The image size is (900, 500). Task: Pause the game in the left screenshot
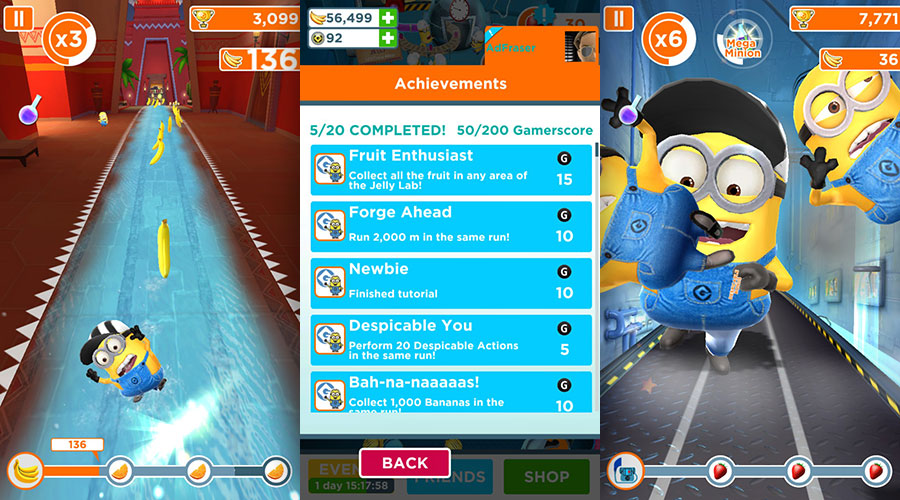[x=18, y=19]
